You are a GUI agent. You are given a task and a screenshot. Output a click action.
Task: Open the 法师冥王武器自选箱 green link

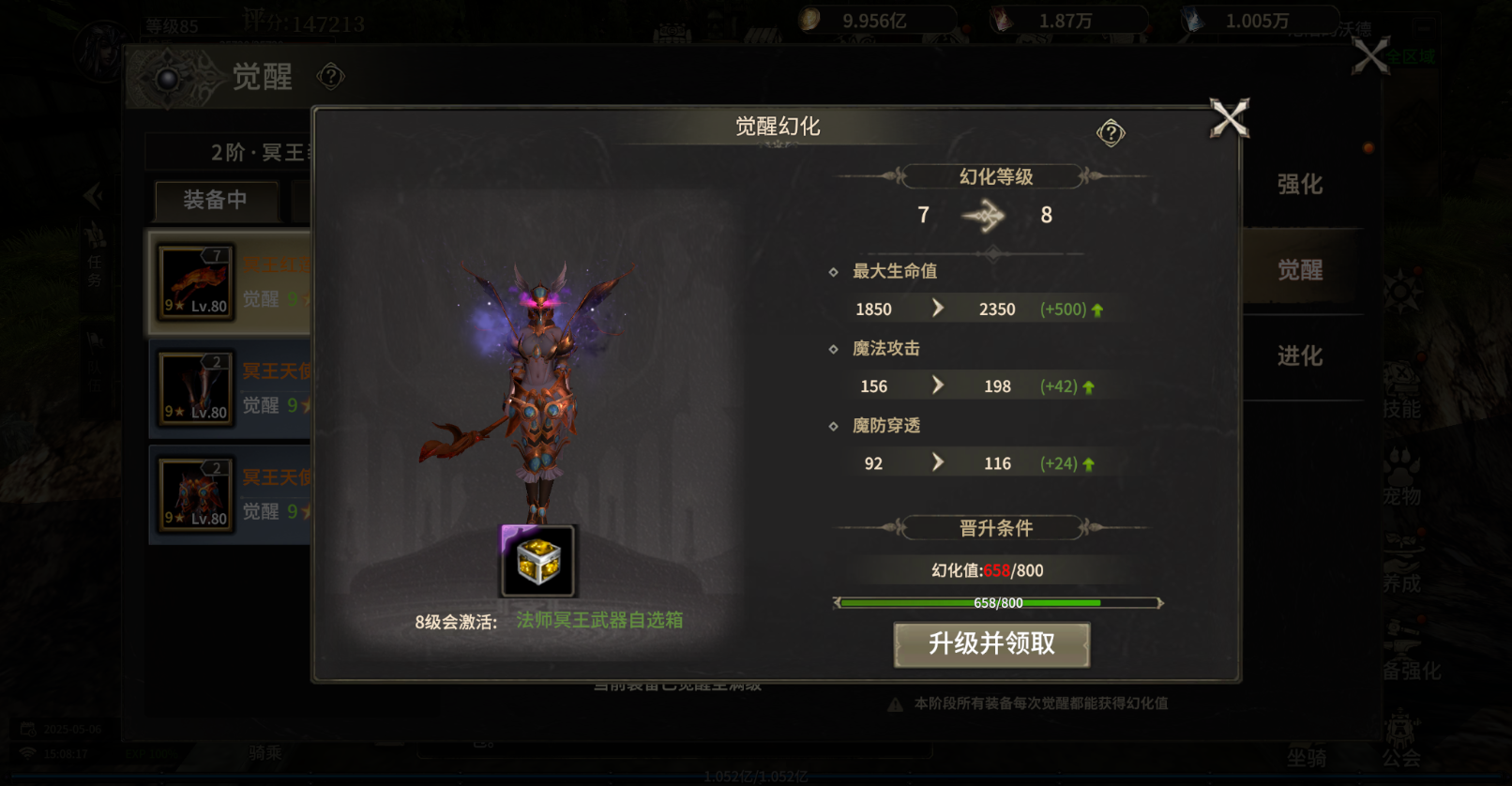click(599, 620)
